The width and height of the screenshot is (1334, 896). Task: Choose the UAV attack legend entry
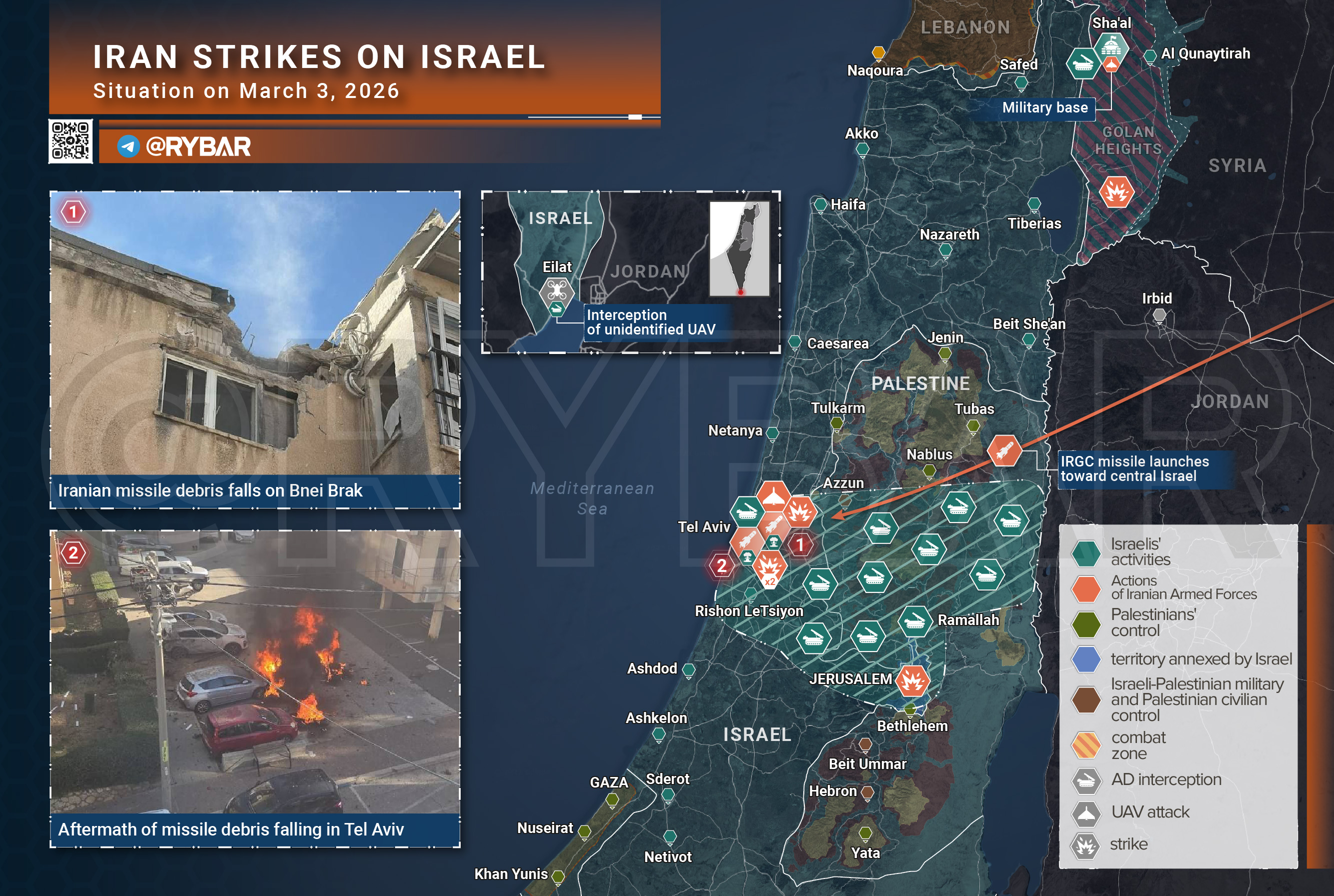point(1149,812)
